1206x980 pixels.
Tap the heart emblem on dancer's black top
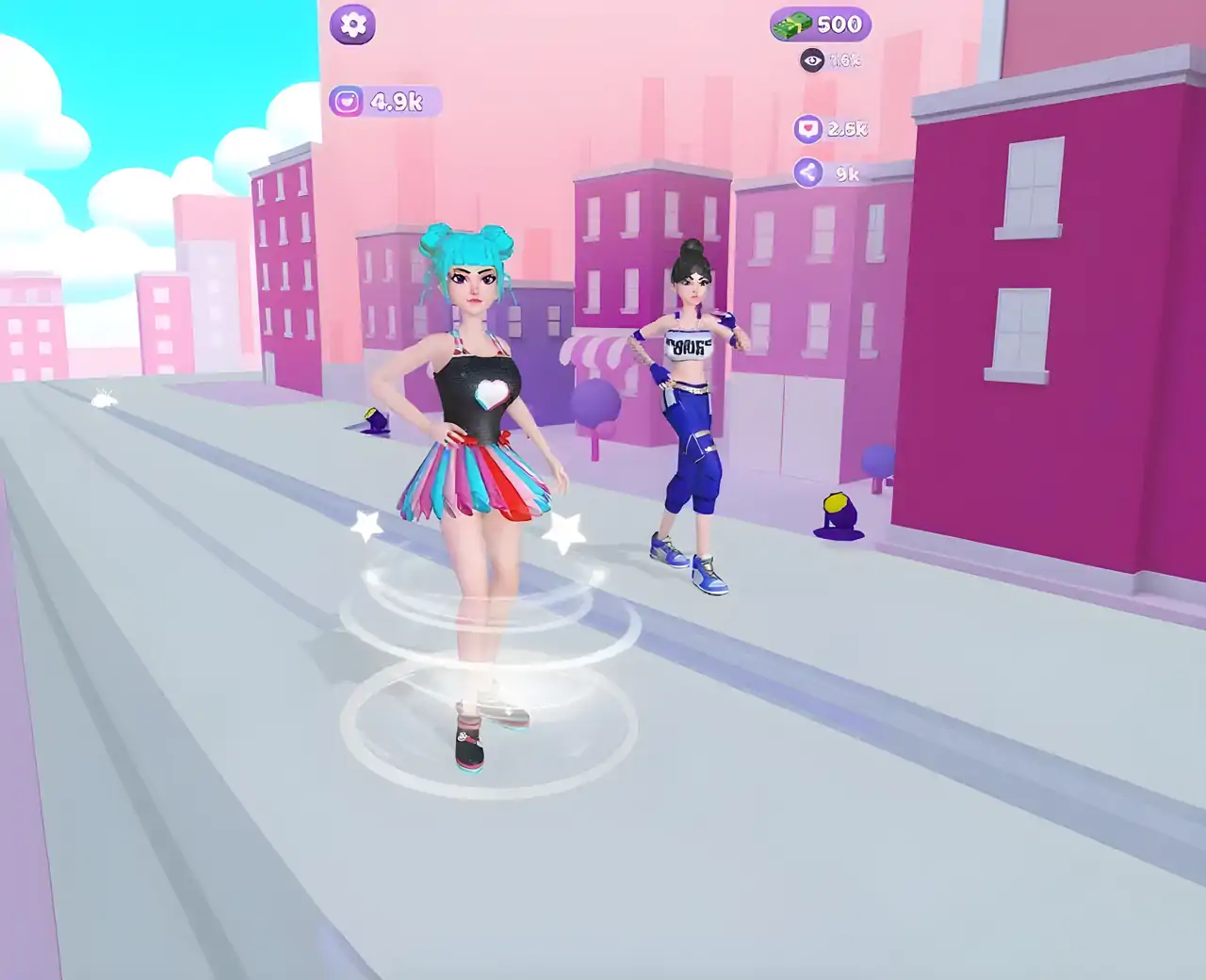pyautogui.click(x=491, y=395)
